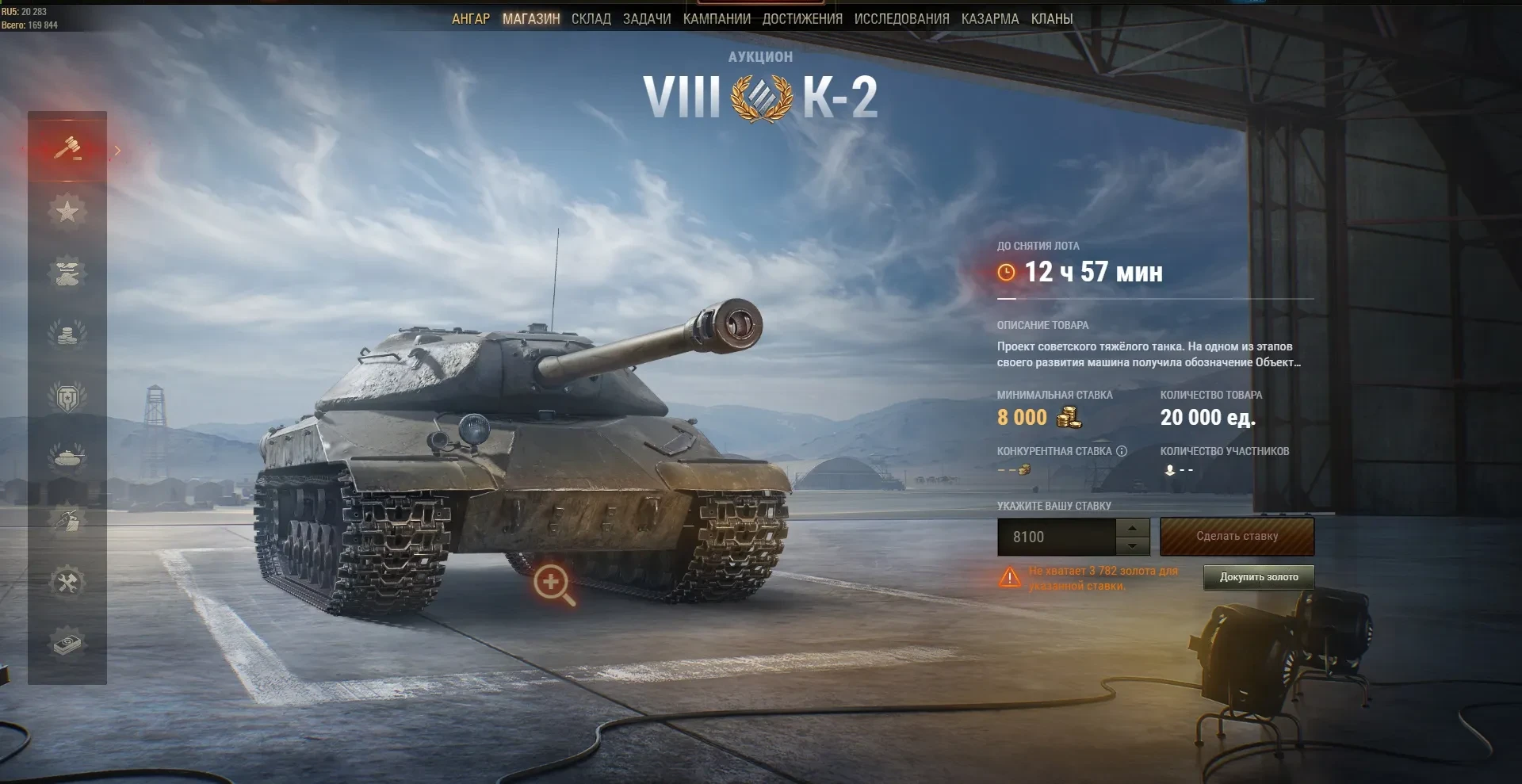
Task: Decrease the bid with the down arrow
Action: [1133, 546]
